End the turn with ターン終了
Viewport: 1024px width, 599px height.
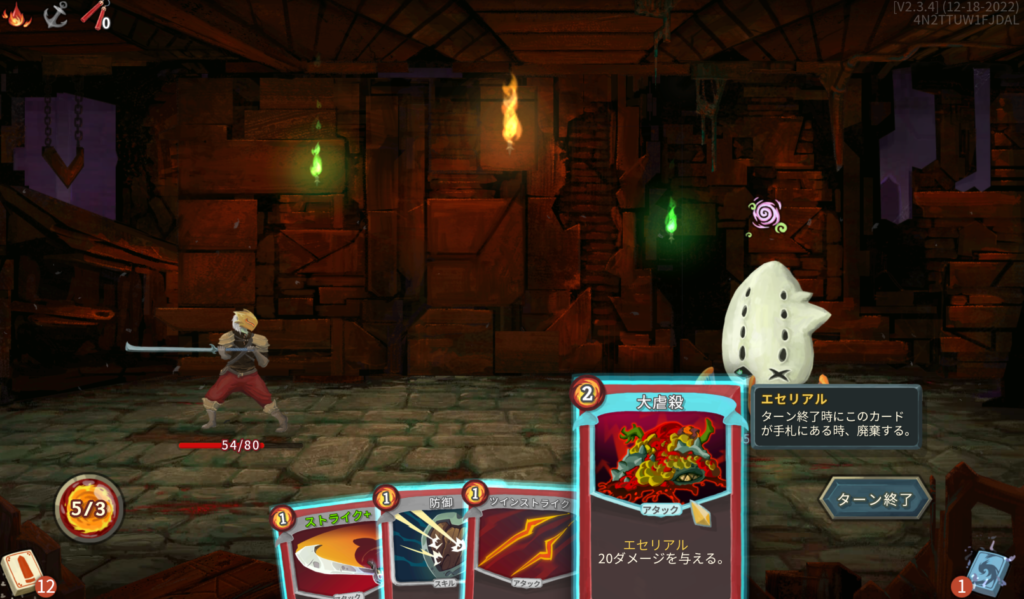[875, 498]
